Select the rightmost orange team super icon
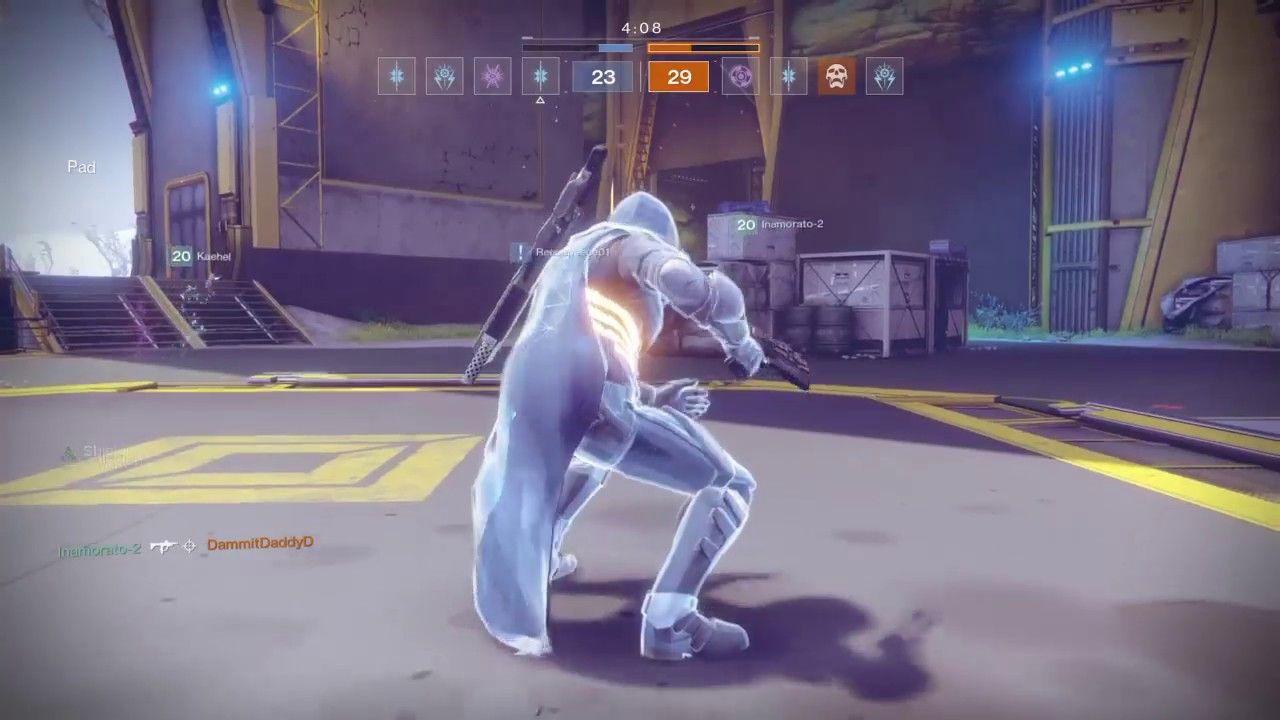 [884, 77]
